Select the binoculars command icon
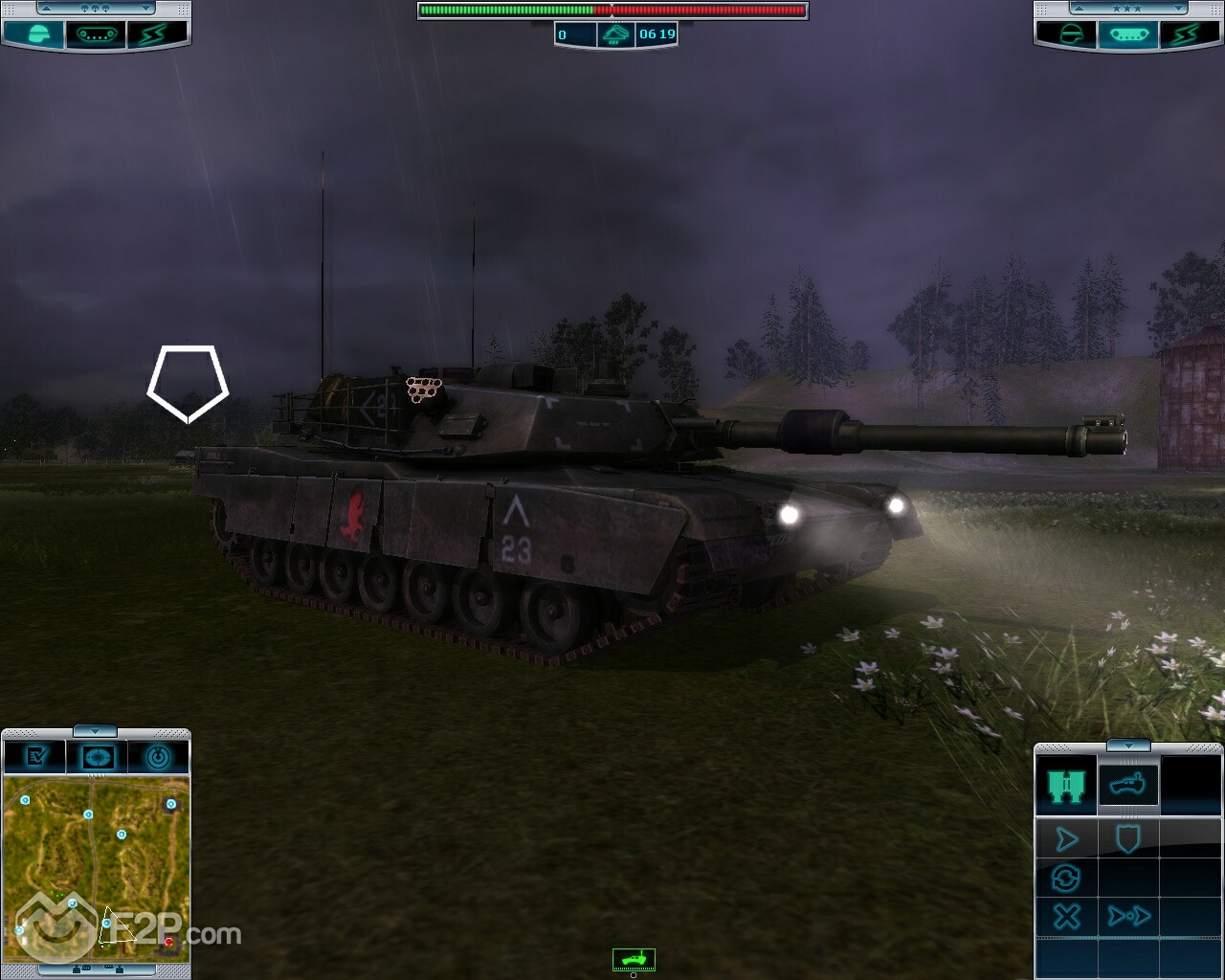Viewport: 1225px width, 980px height. point(1066,786)
